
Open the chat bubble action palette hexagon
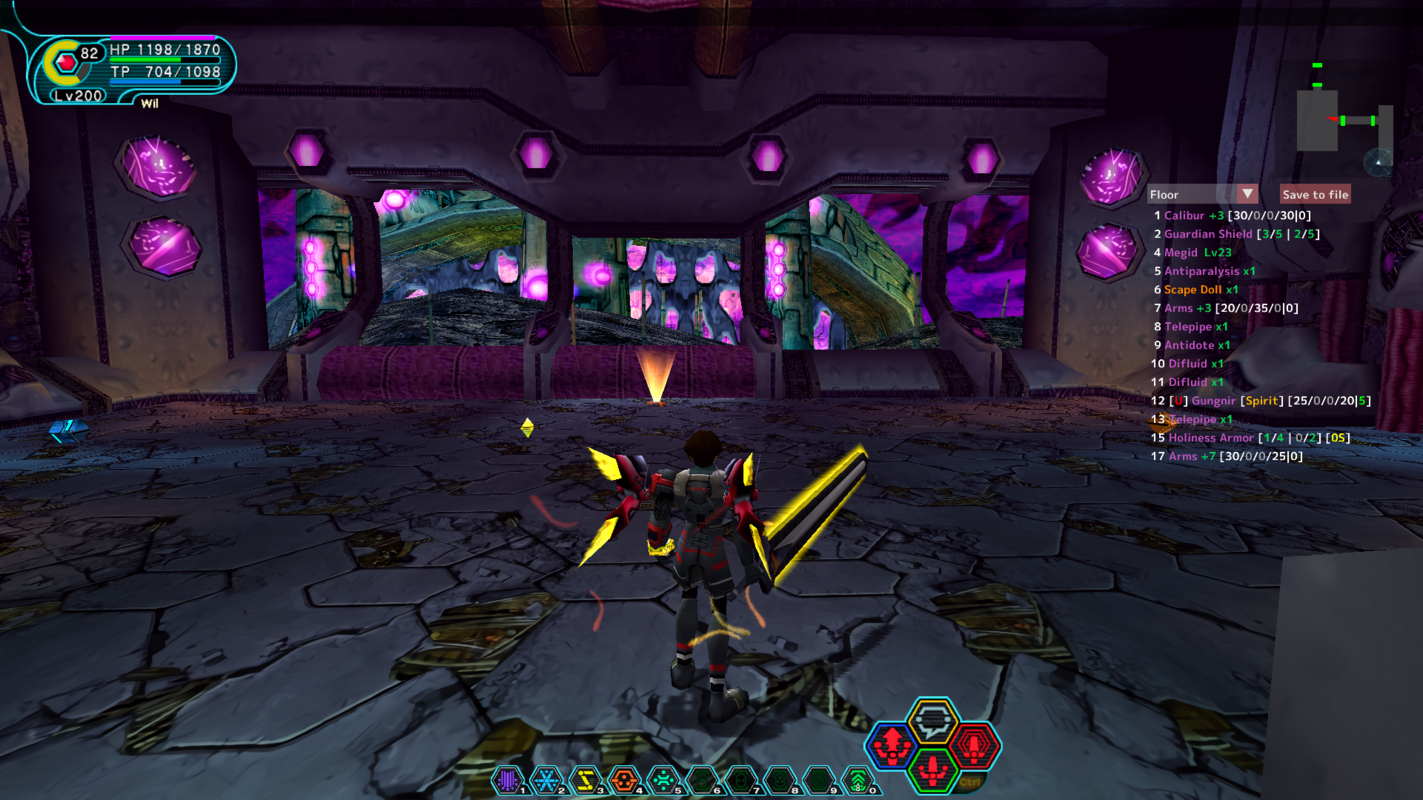coord(934,722)
